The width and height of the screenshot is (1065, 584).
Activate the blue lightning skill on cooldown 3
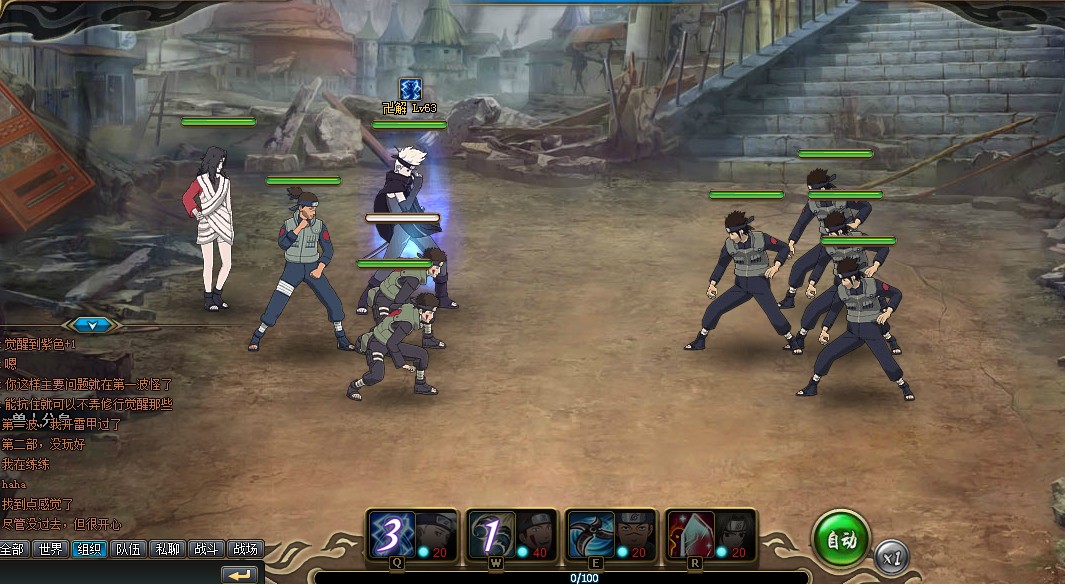tap(392, 535)
